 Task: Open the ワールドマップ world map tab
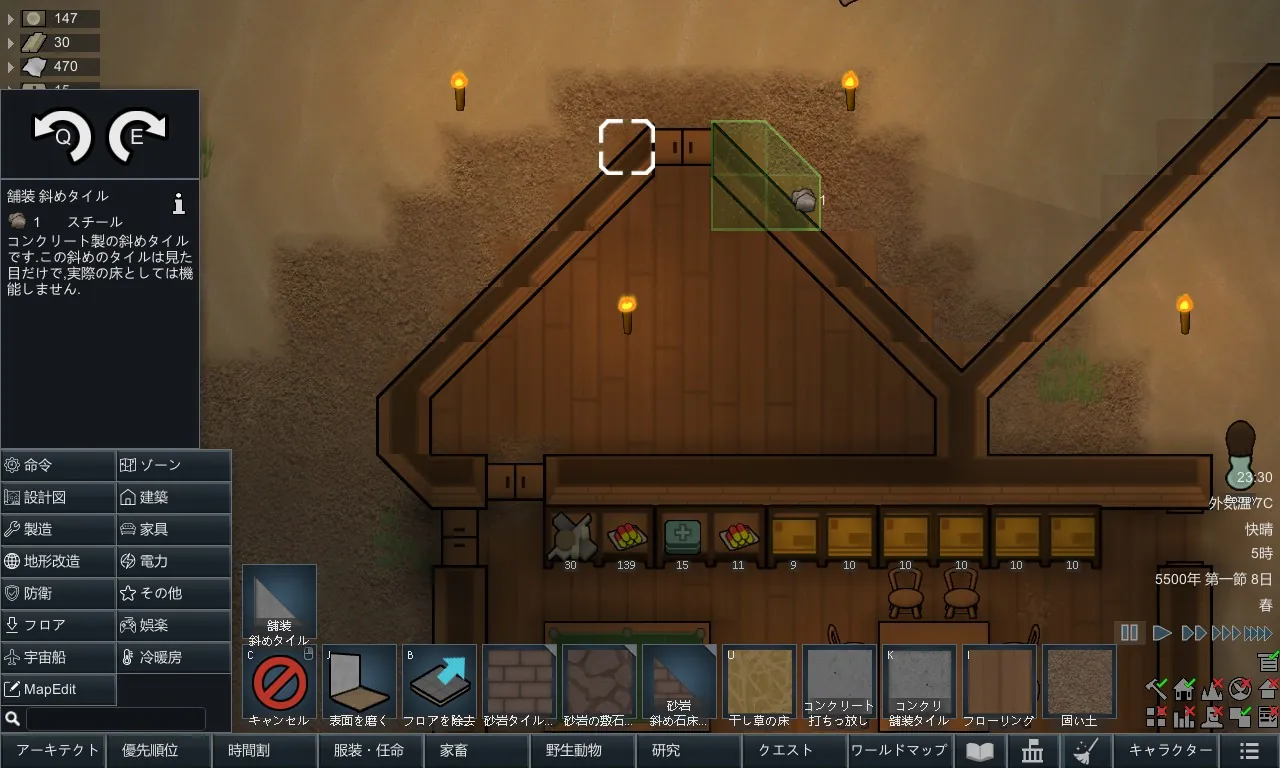tap(898, 751)
